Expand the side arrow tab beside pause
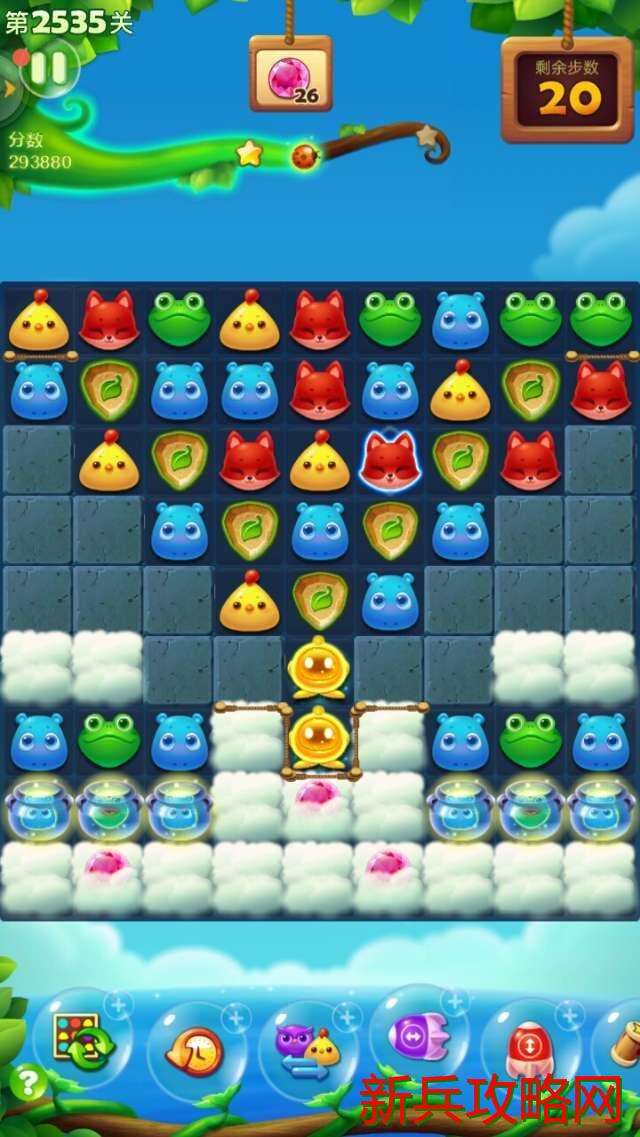The image size is (640, 1137). (x=9, y=88)
